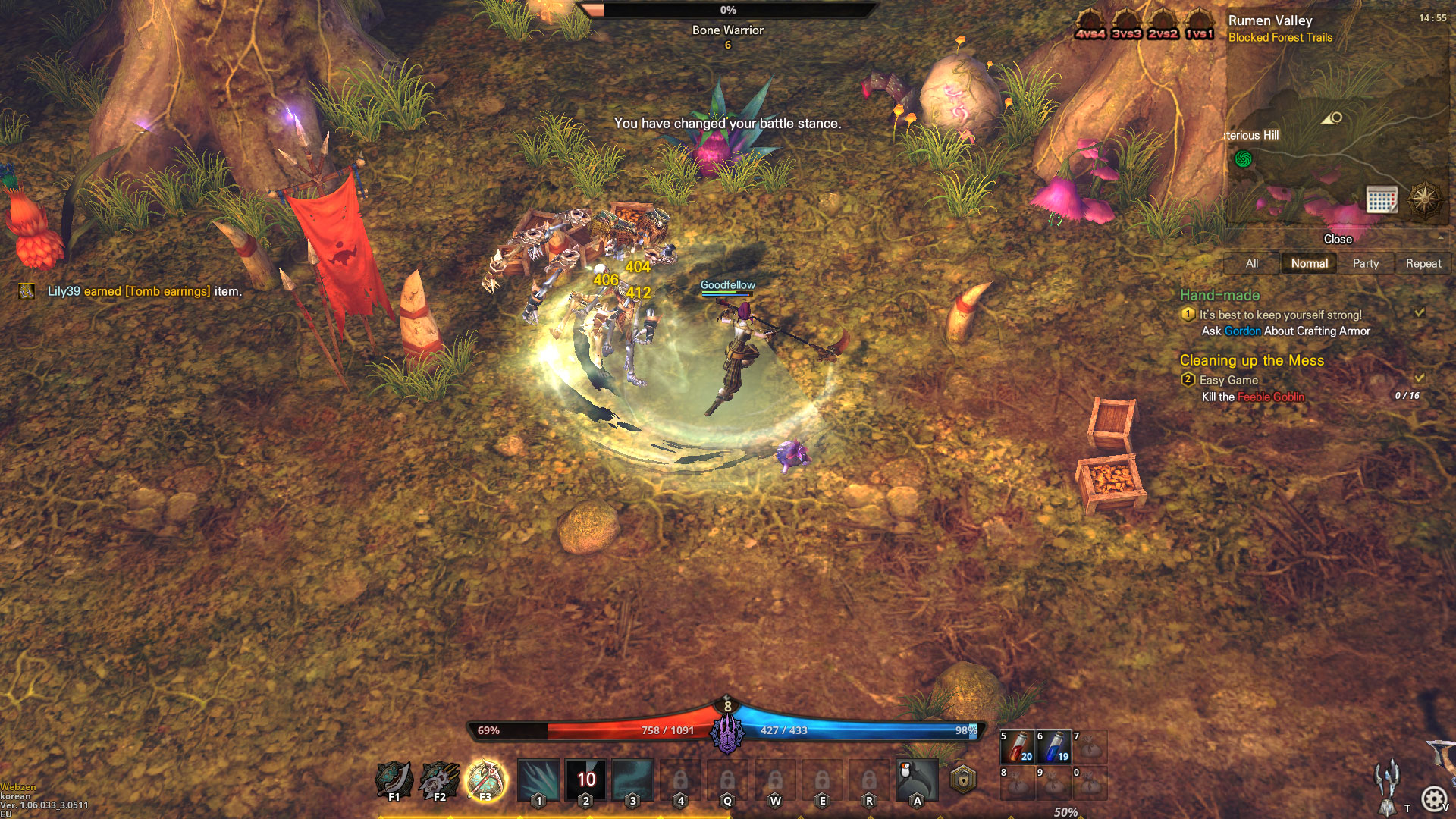
Task: Switch quest filter to the All tab
Action: click(1250, 263)
